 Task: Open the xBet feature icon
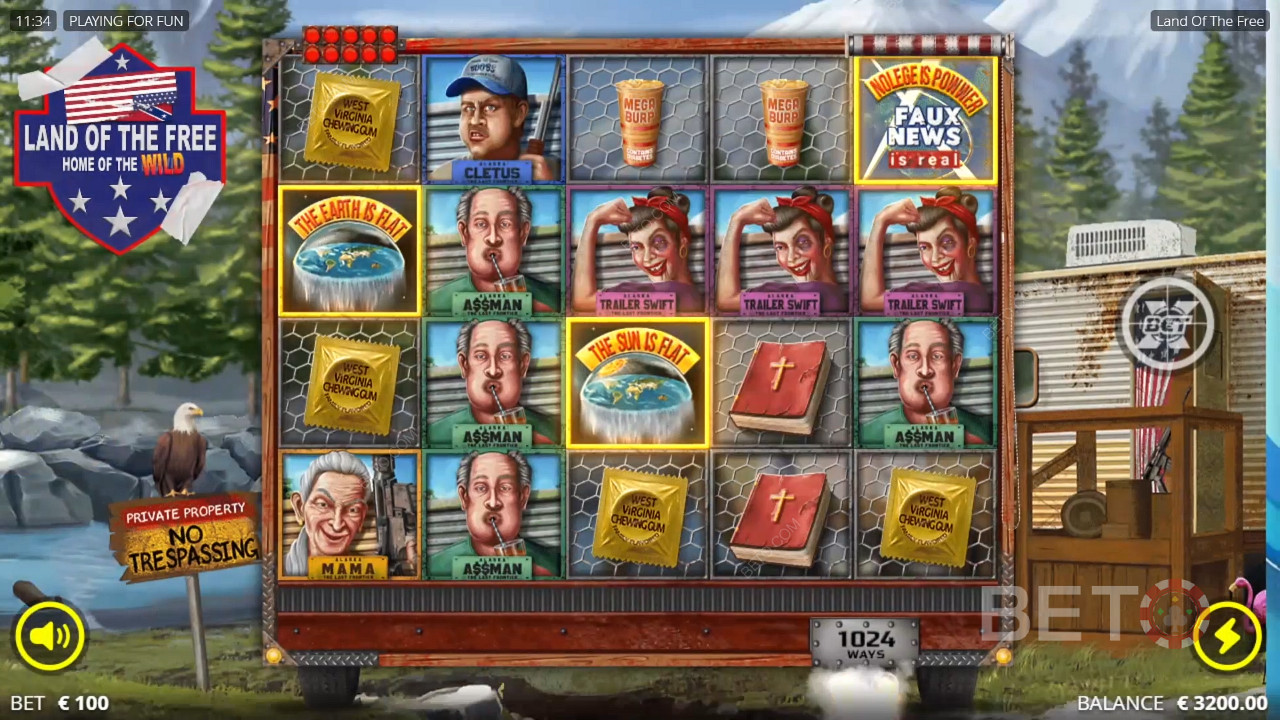(x=1166, y=324)
